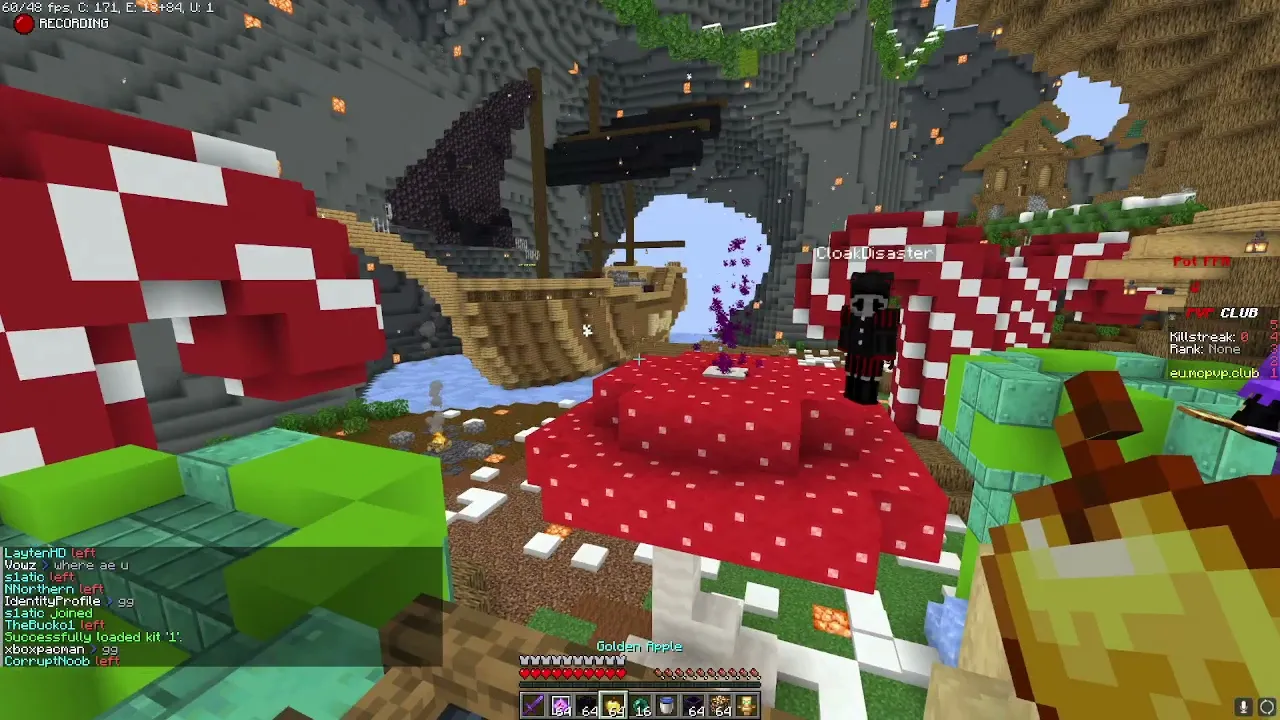This screenshot has height=720, width=1280.
Task: Select the ender pearl stack
Action: pyautogui.click(x=640, y=706)
